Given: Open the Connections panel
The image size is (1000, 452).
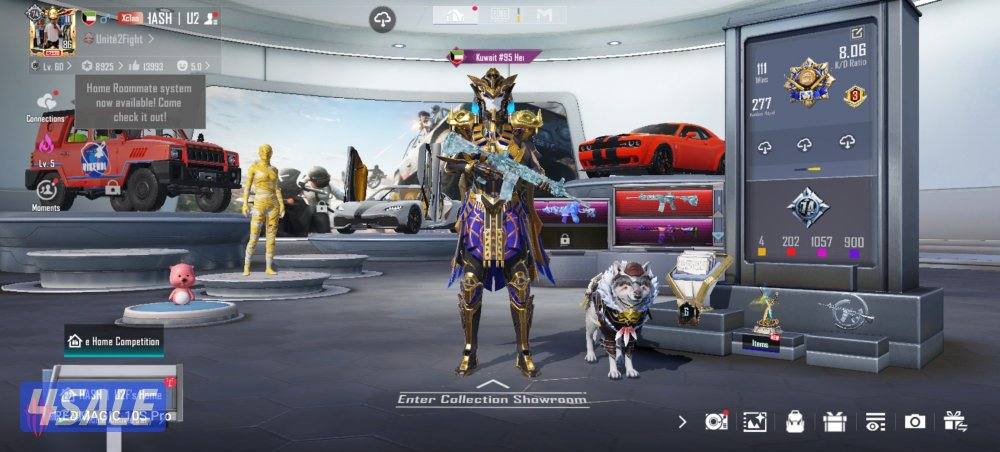Looking at the screenshot, I should pos(46,106).
